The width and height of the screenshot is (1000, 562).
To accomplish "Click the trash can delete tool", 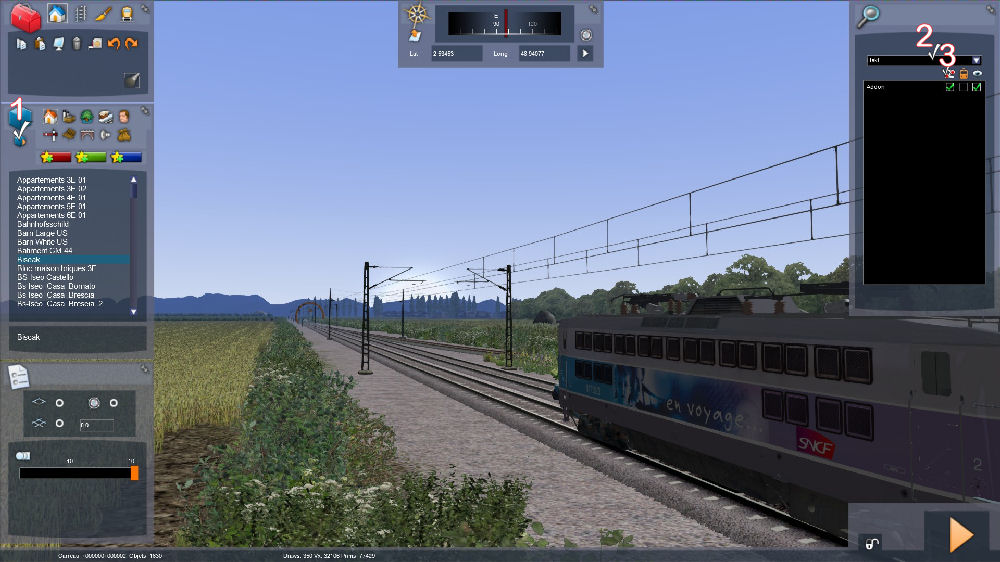I will 76,43.
